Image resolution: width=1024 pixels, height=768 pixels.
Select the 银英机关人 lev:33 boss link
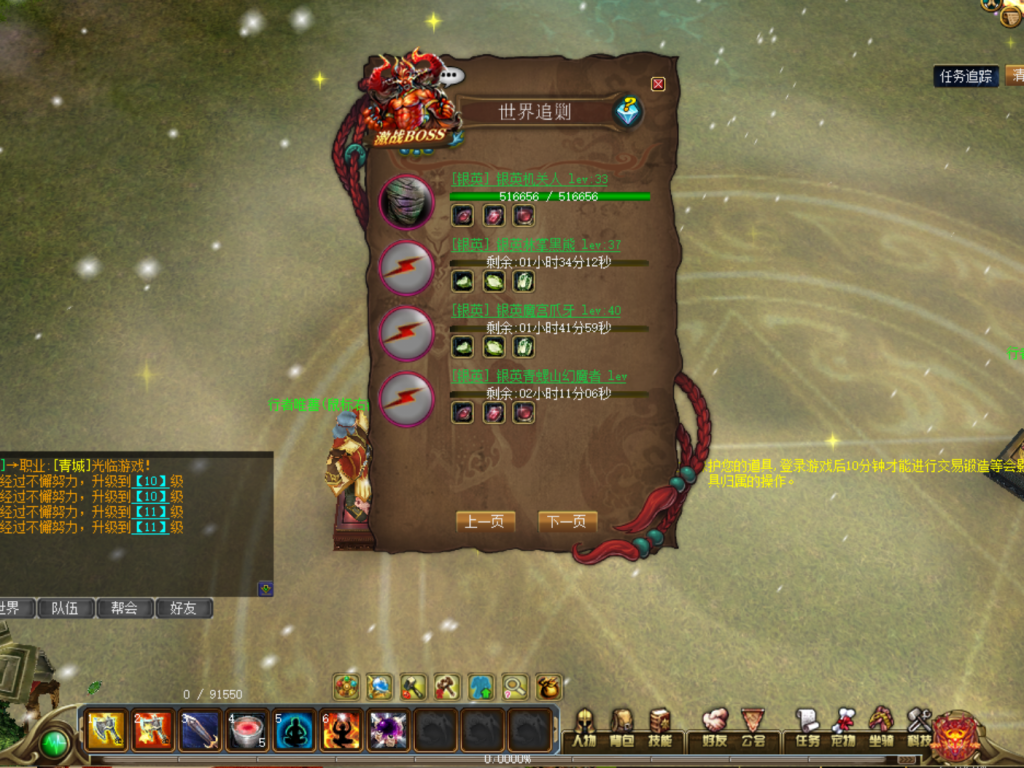529,179
